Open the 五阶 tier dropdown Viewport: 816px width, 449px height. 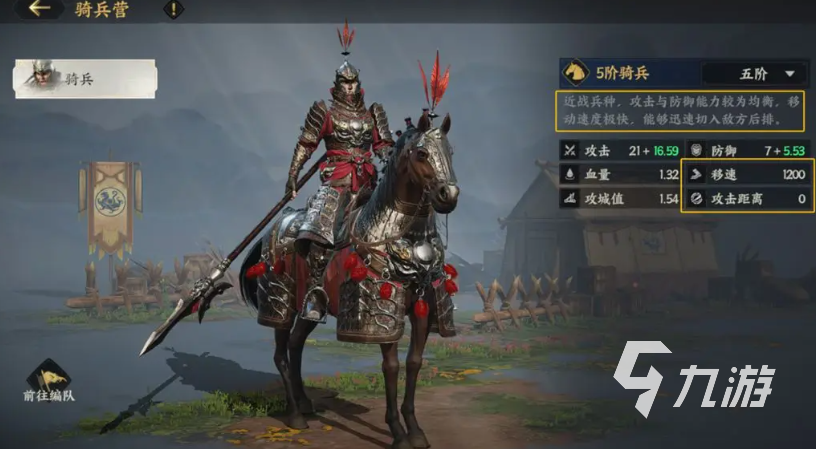(x=754, y=74)
